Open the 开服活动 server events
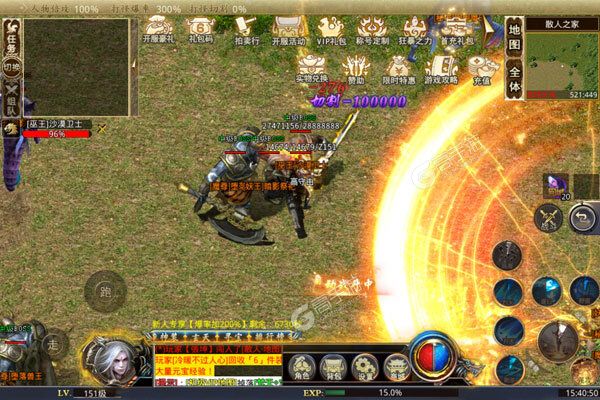Viewport: 600px width, 400px height. pos(288,33)
